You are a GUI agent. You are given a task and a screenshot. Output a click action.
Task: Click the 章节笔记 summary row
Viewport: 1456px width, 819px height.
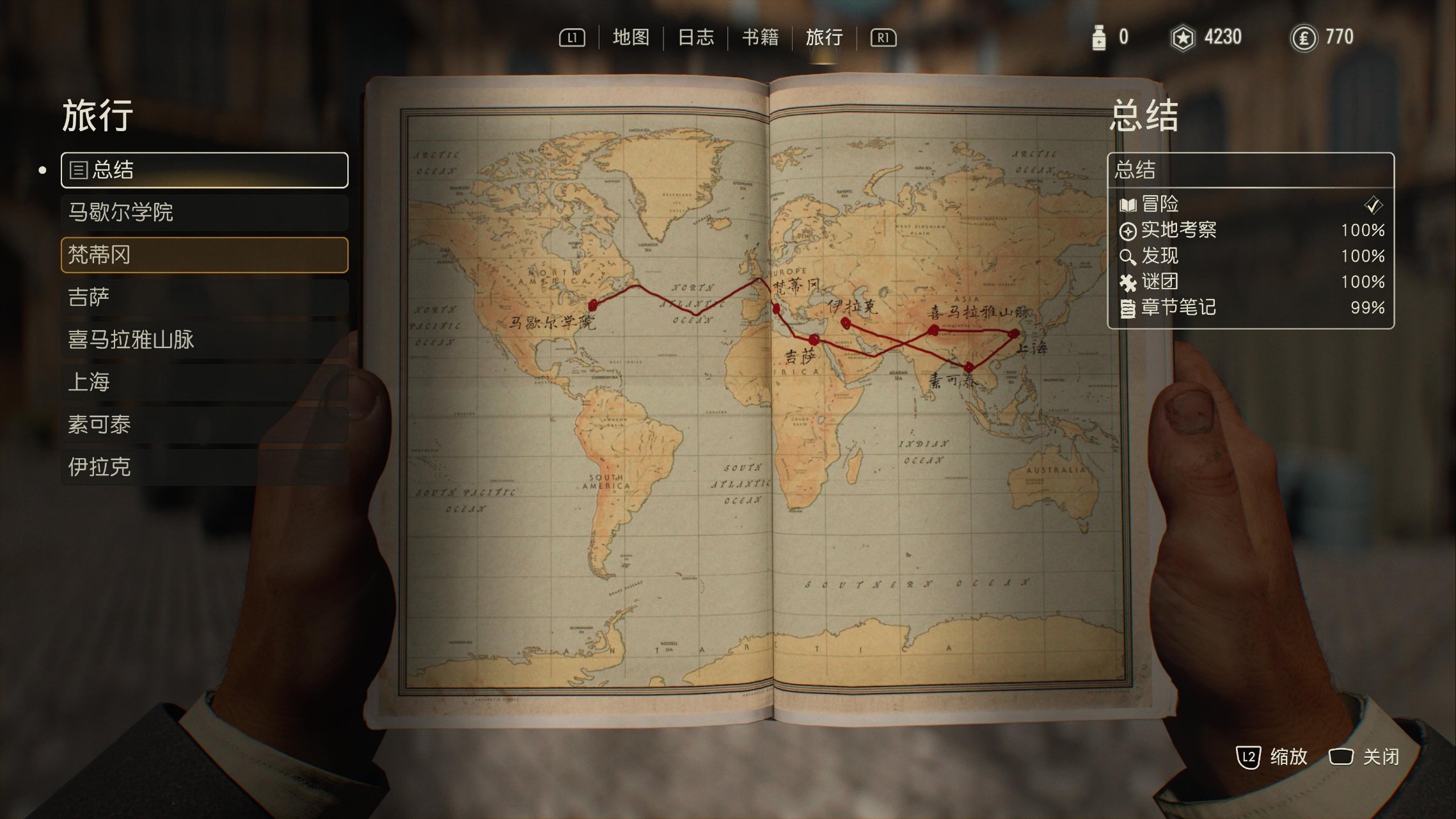(1250, 308)
